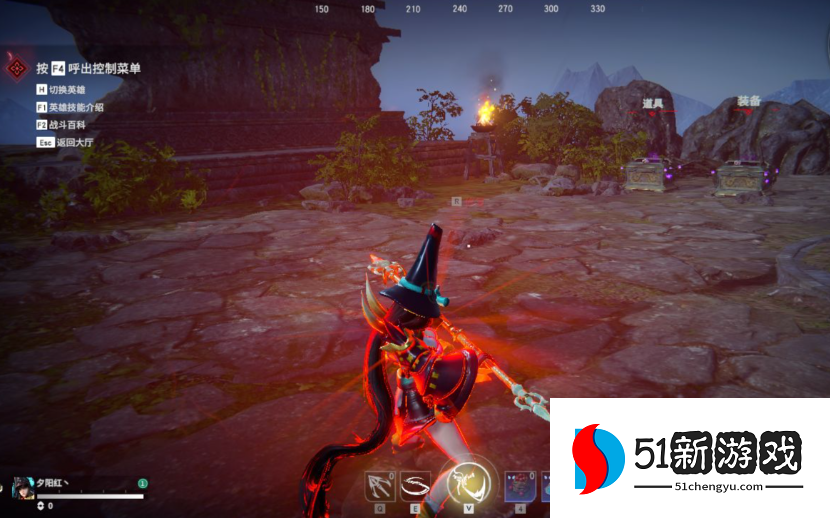Activate the swirling slash skill icon
The image size is (830, 518).
pos(415,486)
